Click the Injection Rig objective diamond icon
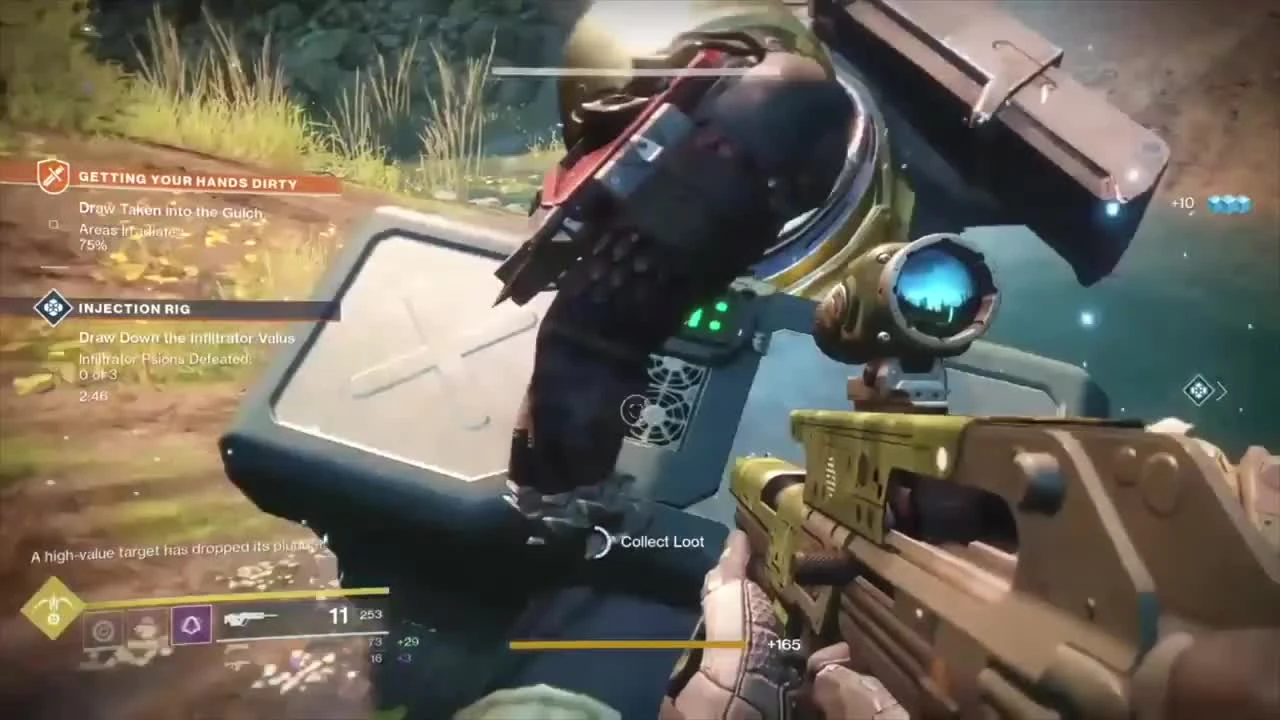 click(x=53, y=308)
